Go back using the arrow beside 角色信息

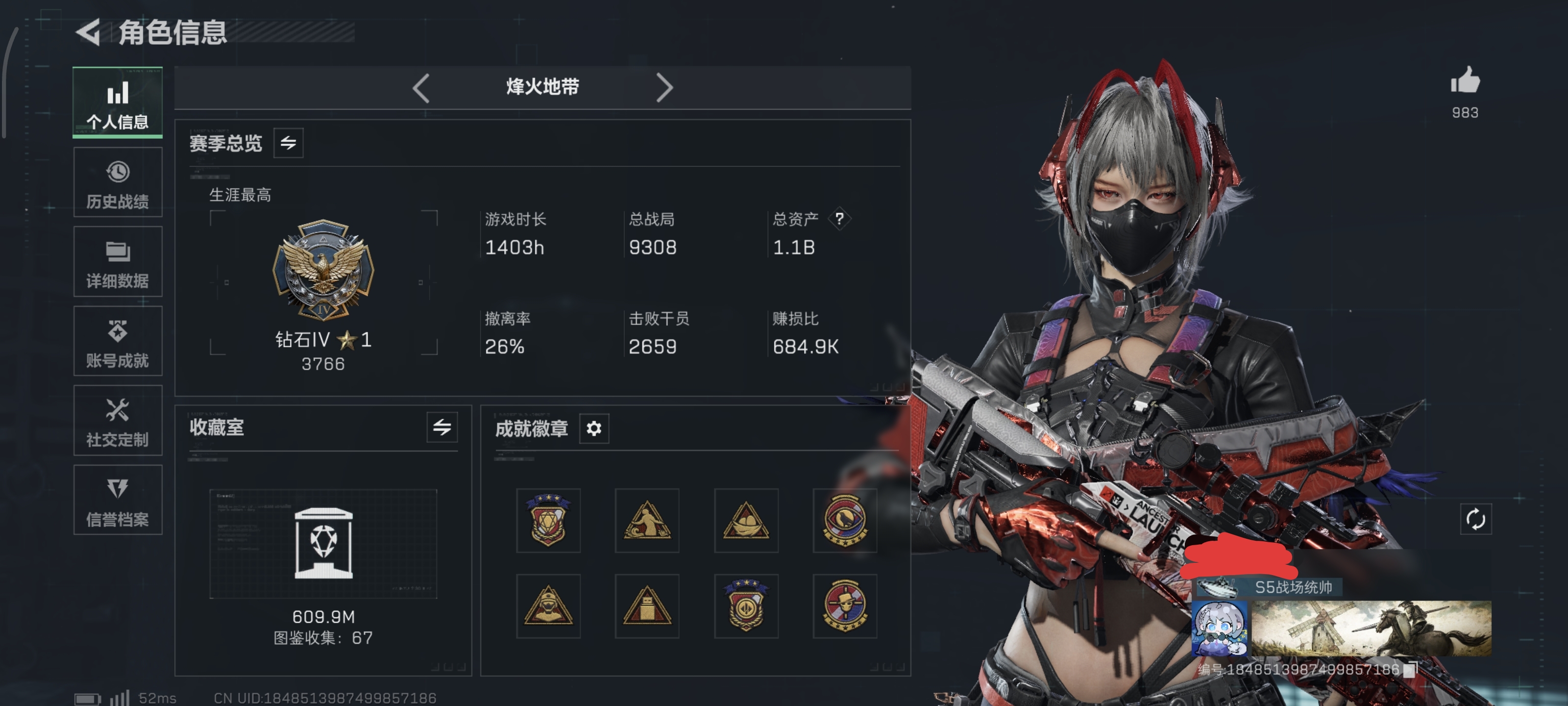(x=89, y=32)
